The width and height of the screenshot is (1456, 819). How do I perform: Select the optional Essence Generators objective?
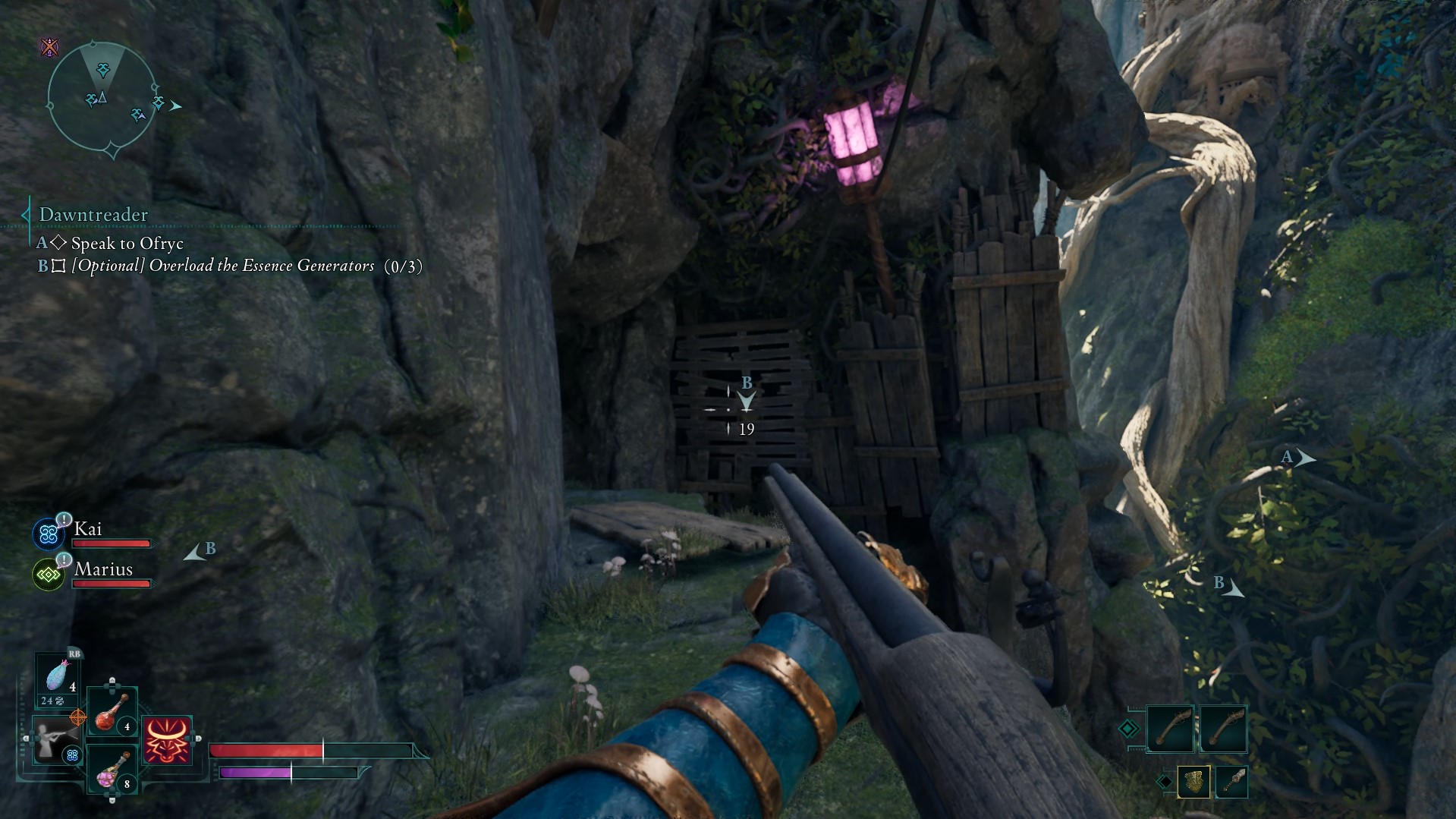[x=223, y=266]
